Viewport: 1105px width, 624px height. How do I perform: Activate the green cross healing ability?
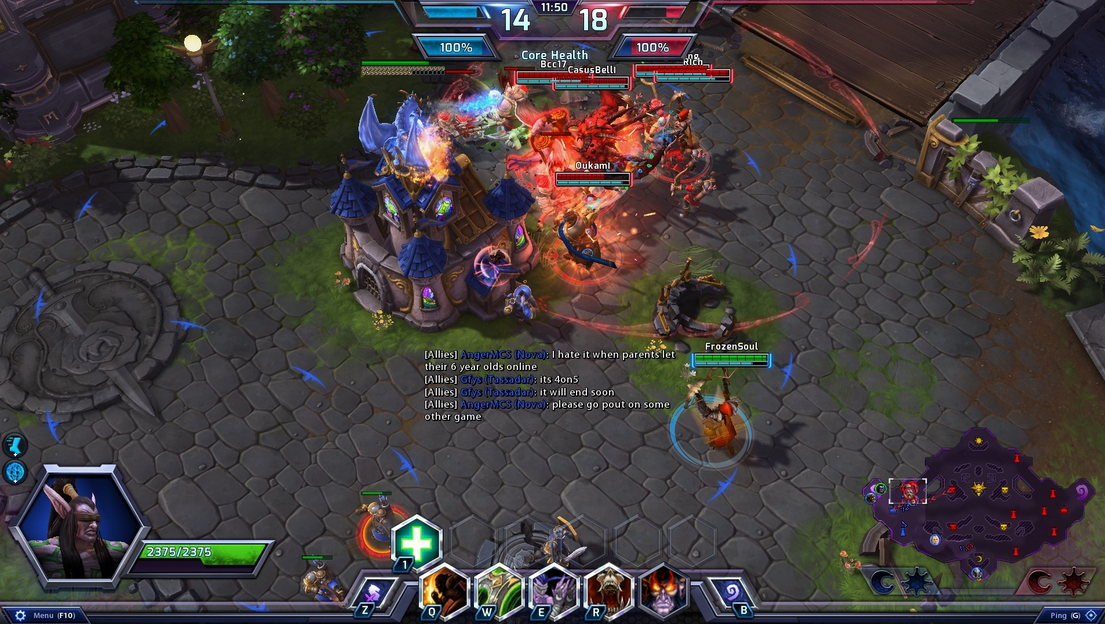tap(416, 543)
